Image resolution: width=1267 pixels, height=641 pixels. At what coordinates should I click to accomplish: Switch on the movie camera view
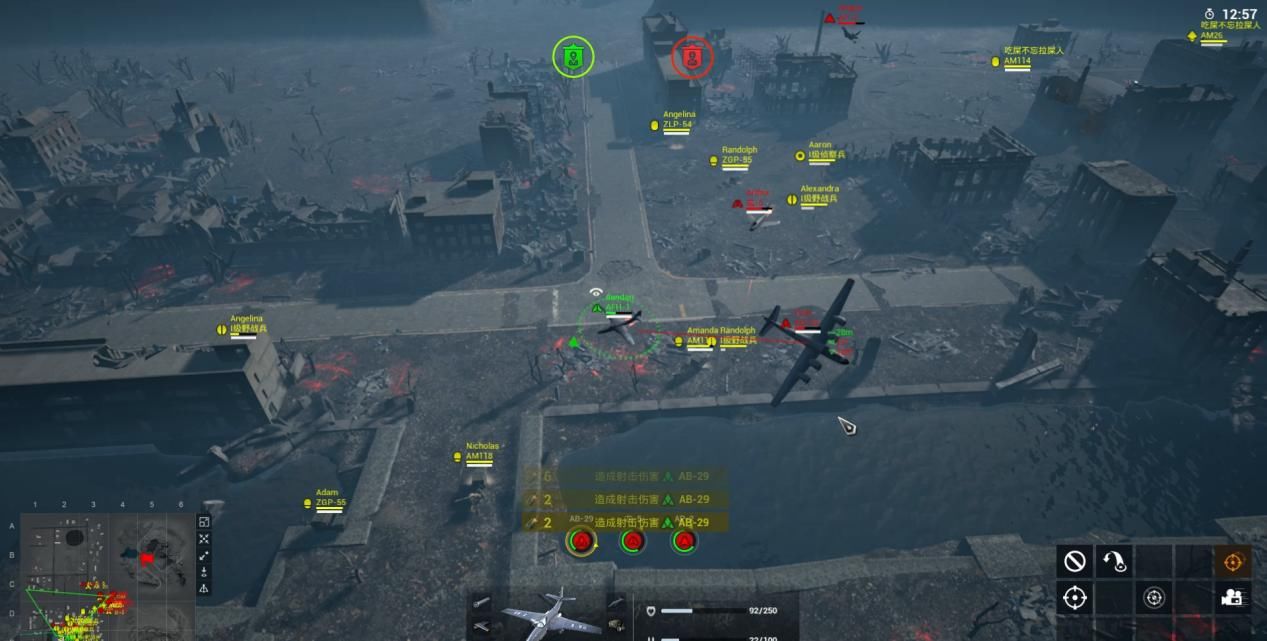pos(1232,598)
